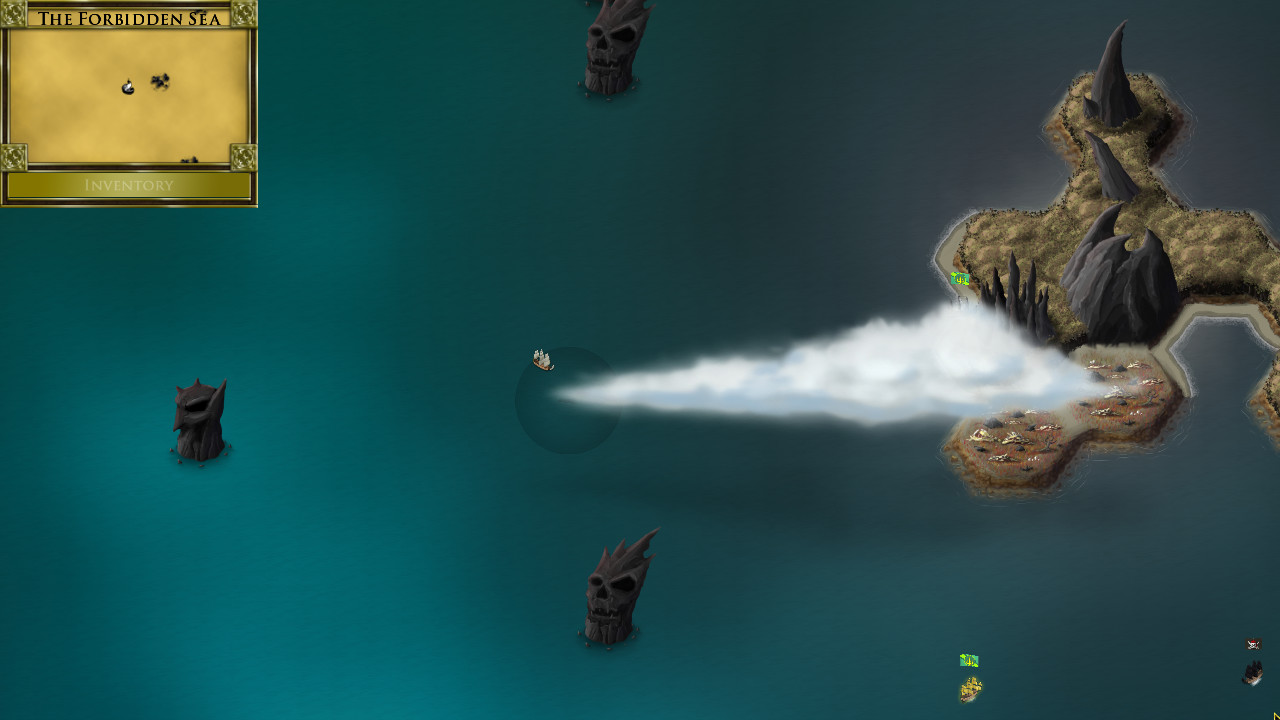Click the green flag marker above the galleon
The width and height of the screenshot is (1280, 720).
pos(967,660)
